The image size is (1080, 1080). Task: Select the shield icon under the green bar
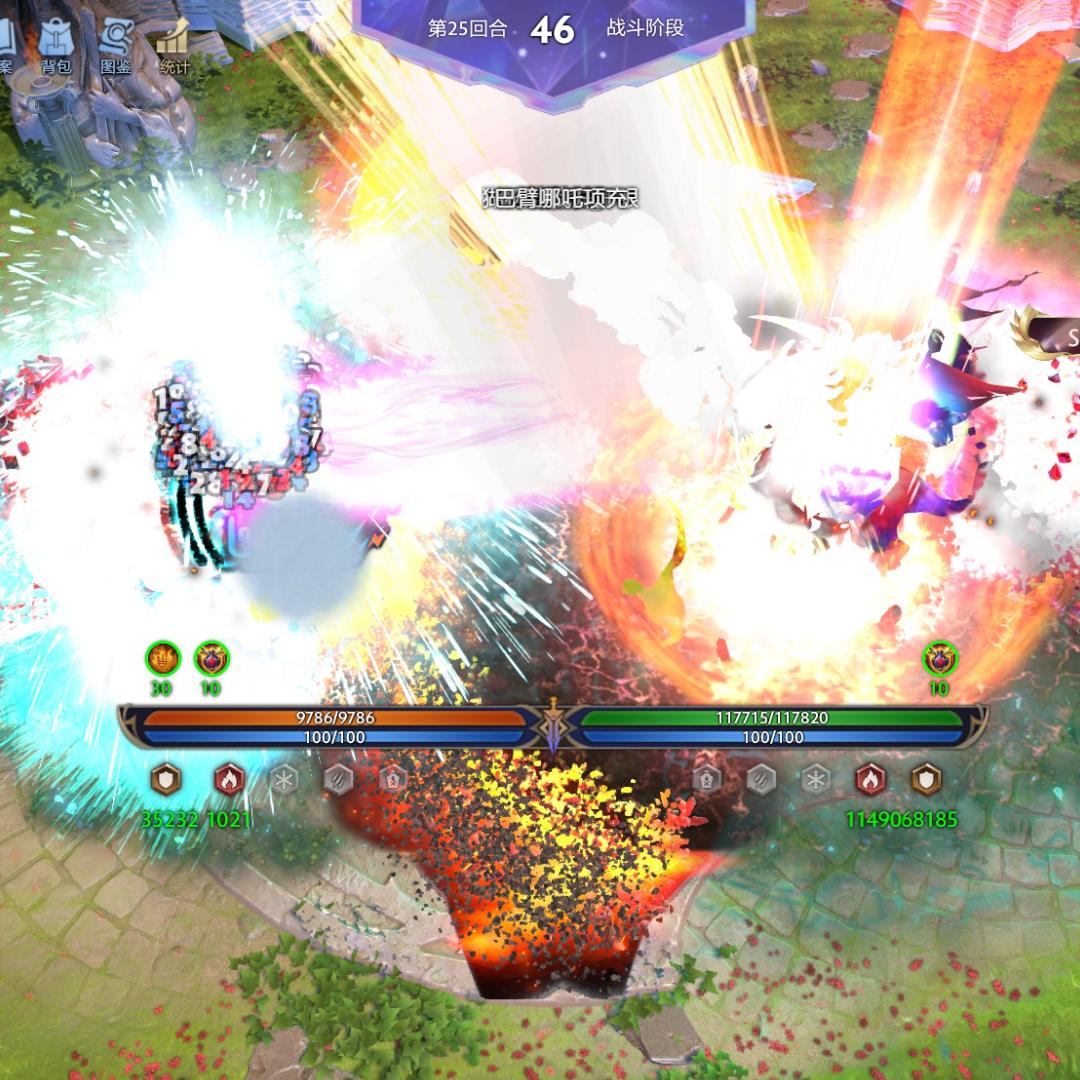coord(927,779)
